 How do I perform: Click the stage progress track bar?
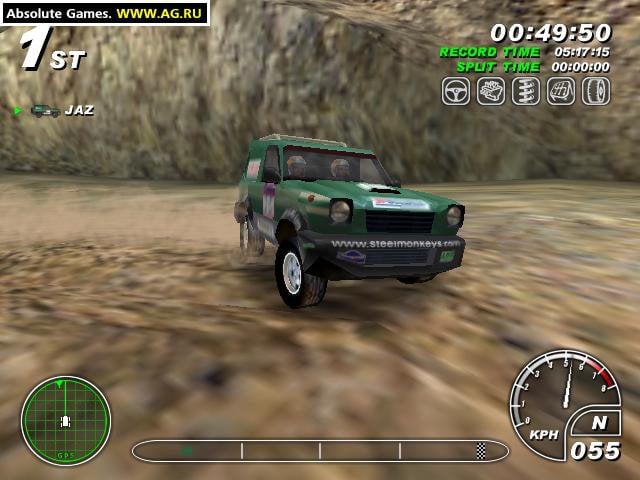coord(320,450)
